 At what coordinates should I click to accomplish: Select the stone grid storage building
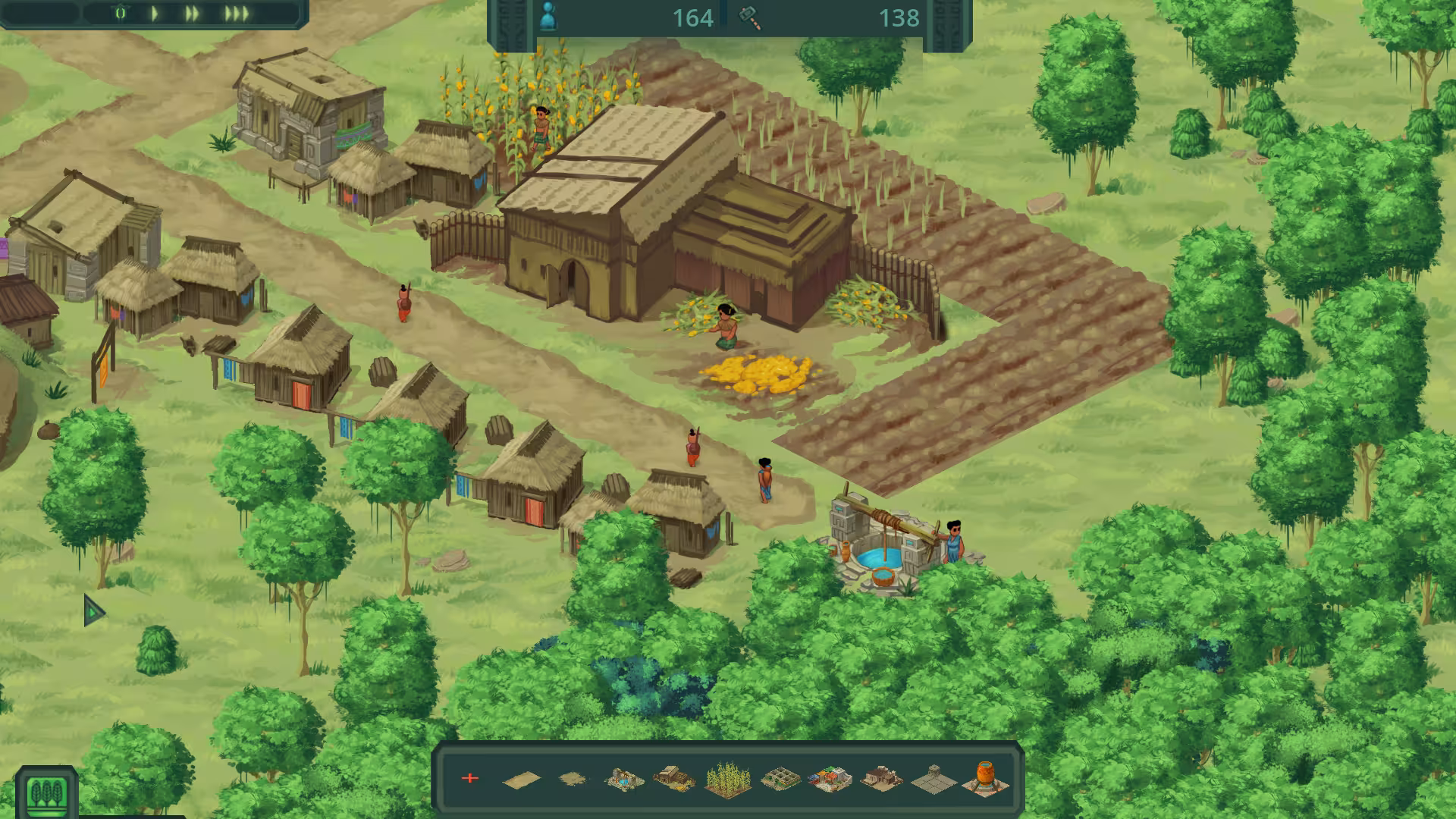point(779,779)
